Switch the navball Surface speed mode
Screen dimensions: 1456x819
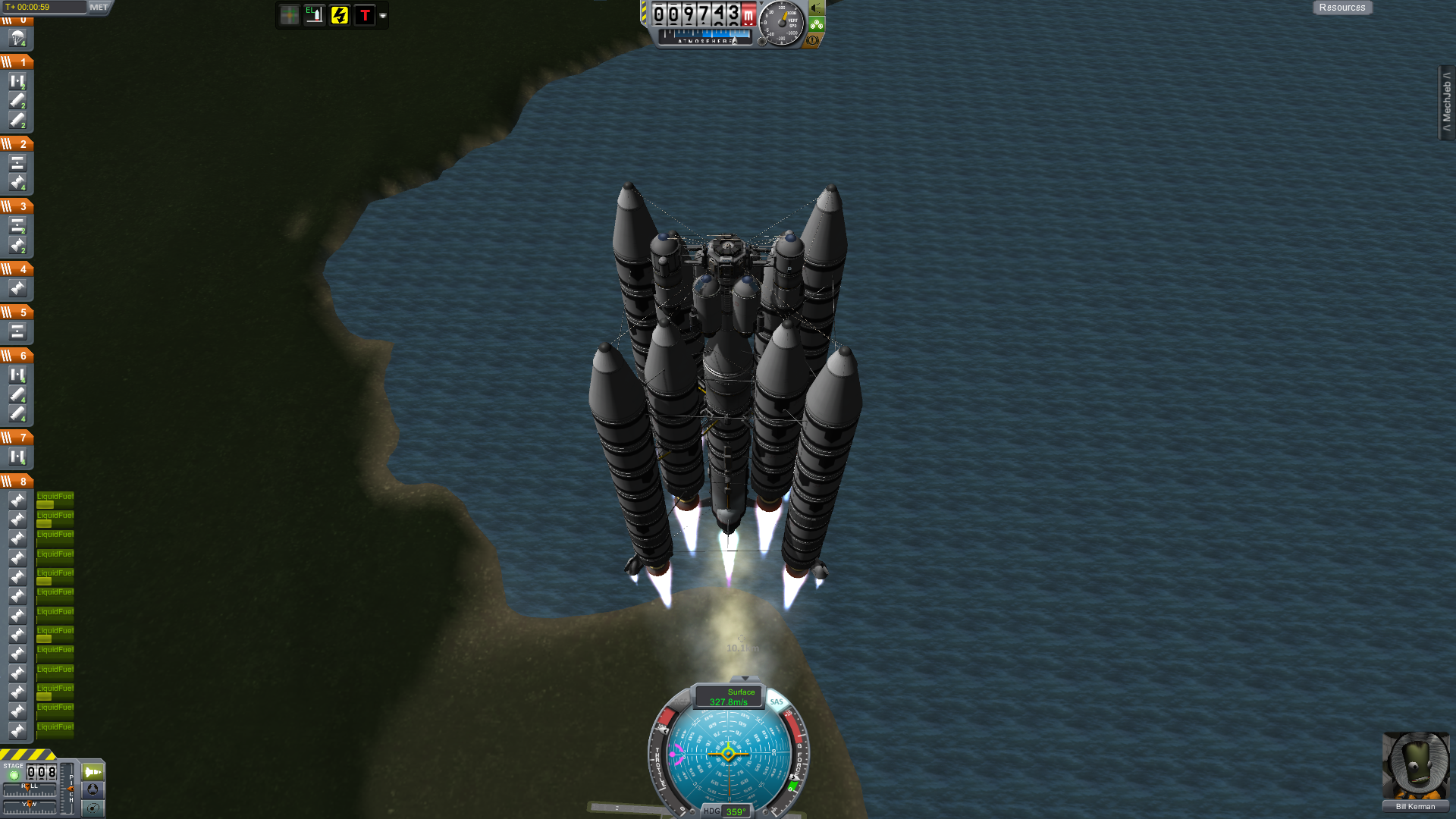[729, 696]
